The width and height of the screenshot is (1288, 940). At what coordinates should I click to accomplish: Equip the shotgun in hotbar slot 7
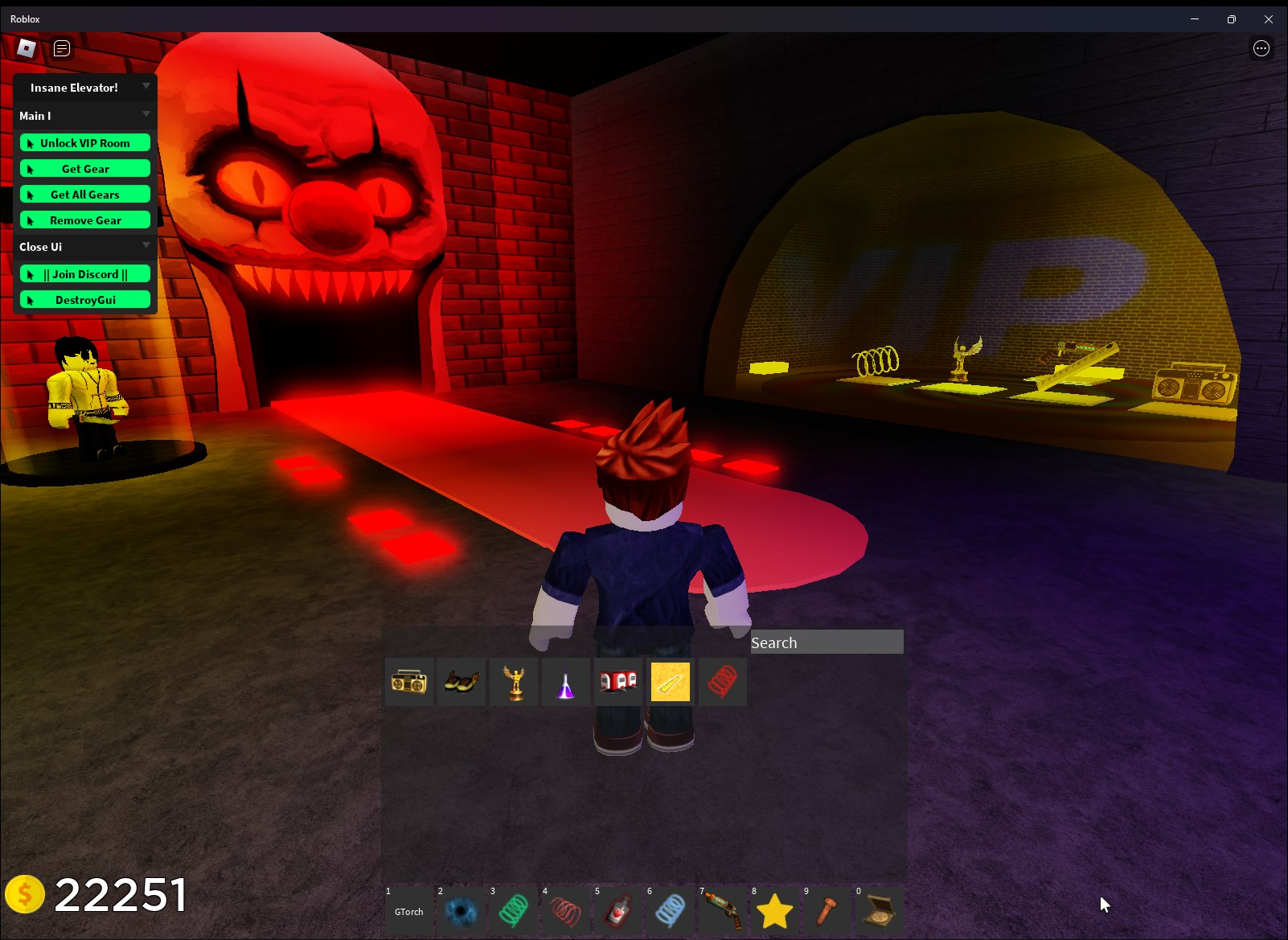click(x=722, y=911)
